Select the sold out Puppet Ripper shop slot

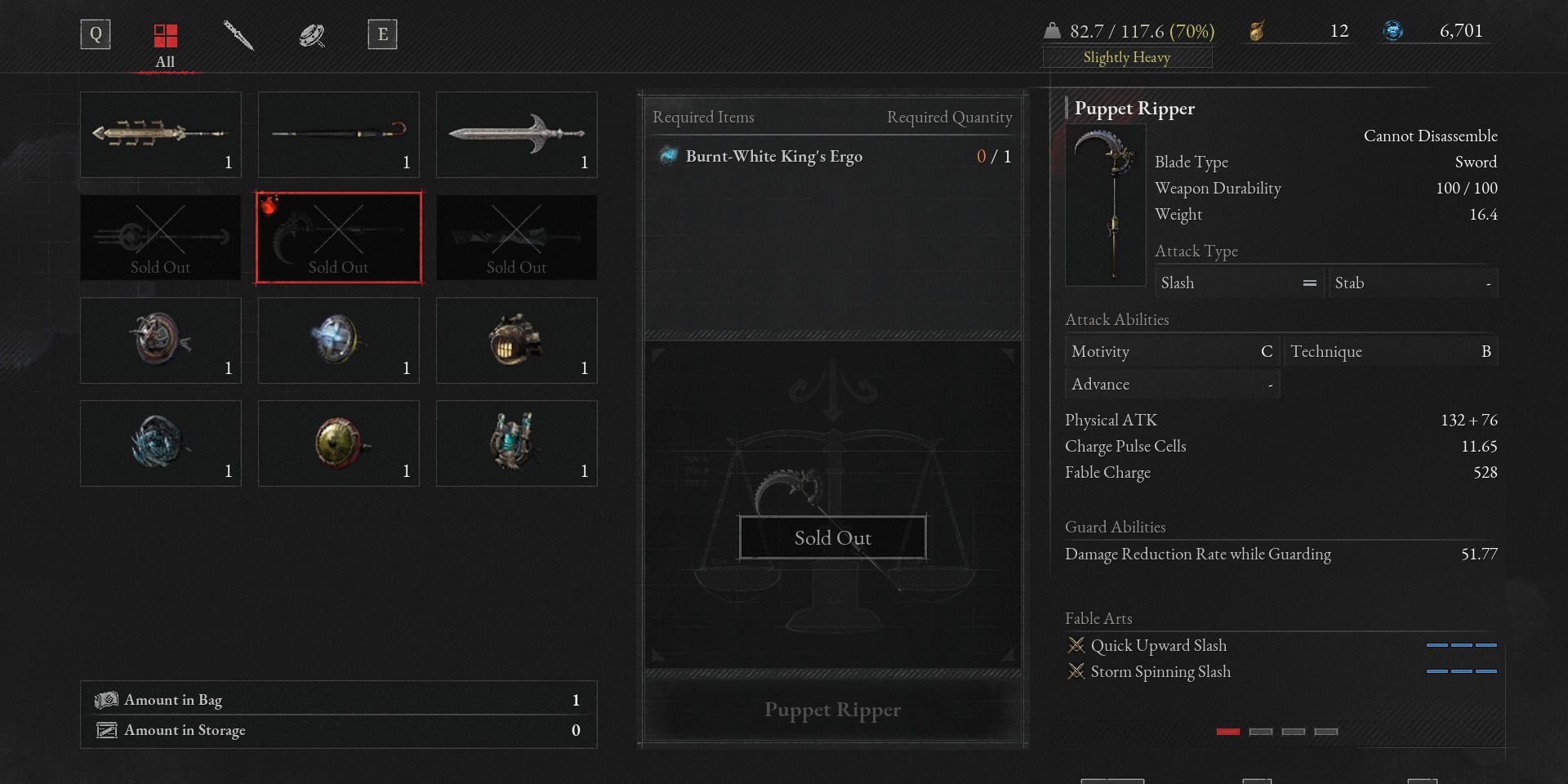338,237
